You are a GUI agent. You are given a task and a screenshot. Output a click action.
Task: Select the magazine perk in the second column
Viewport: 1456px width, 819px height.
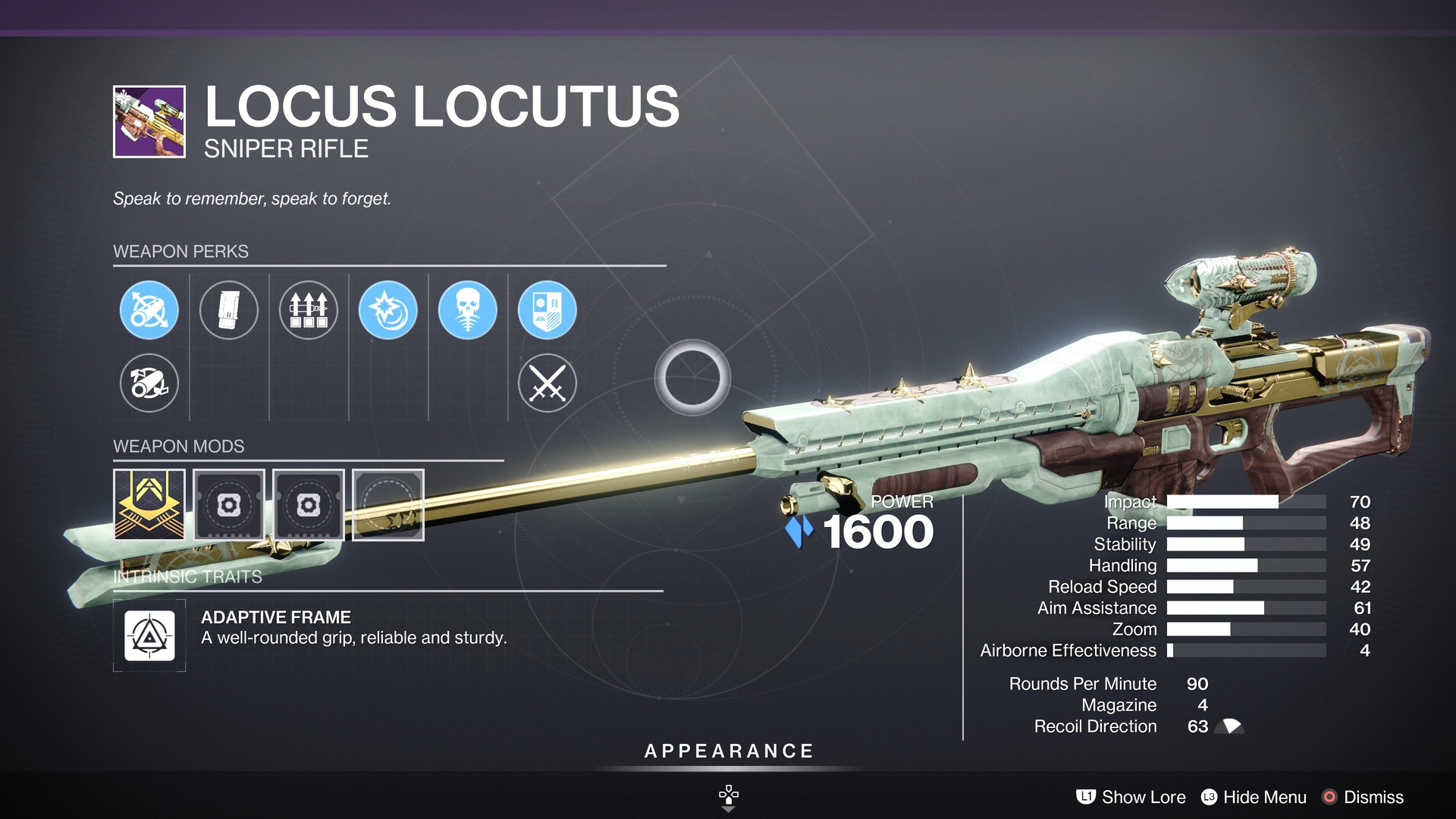(229, 310)
